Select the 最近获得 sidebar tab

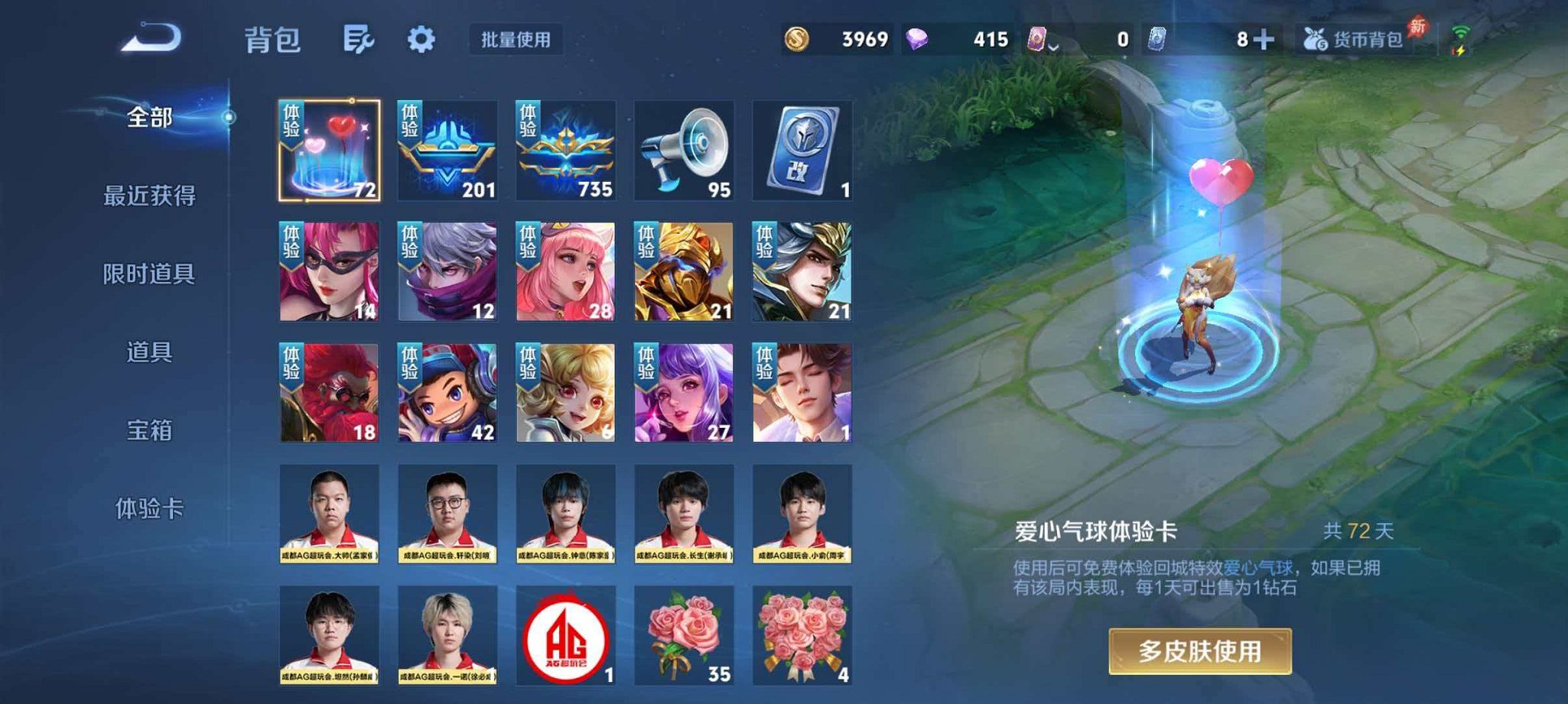click(151, 196)
